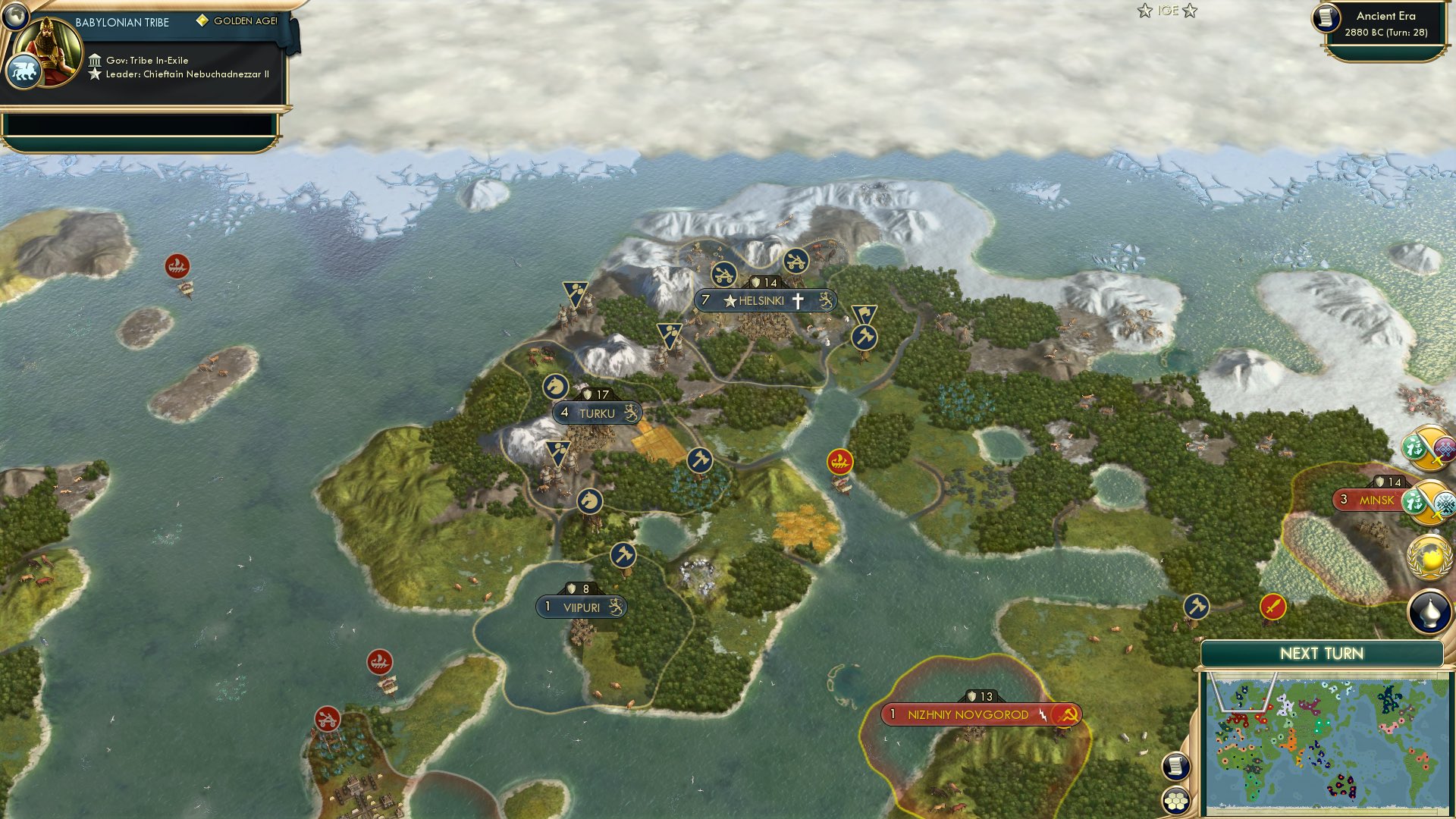Open the Ingame Editor genie lamp icon
This screenshot has width=1456, height=819.
[1429, 612]
